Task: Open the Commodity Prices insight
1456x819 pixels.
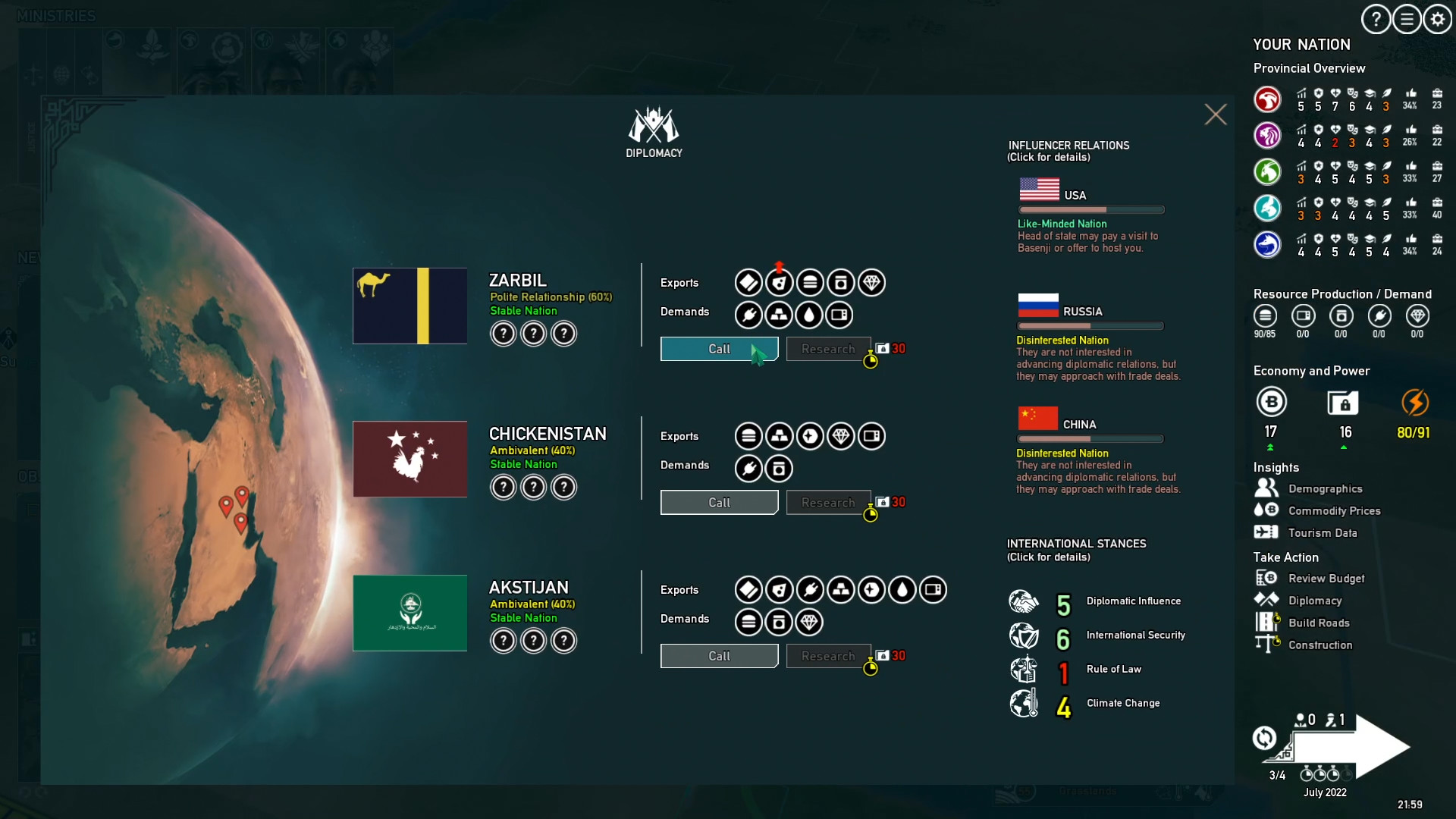Action: [1335, 511]
